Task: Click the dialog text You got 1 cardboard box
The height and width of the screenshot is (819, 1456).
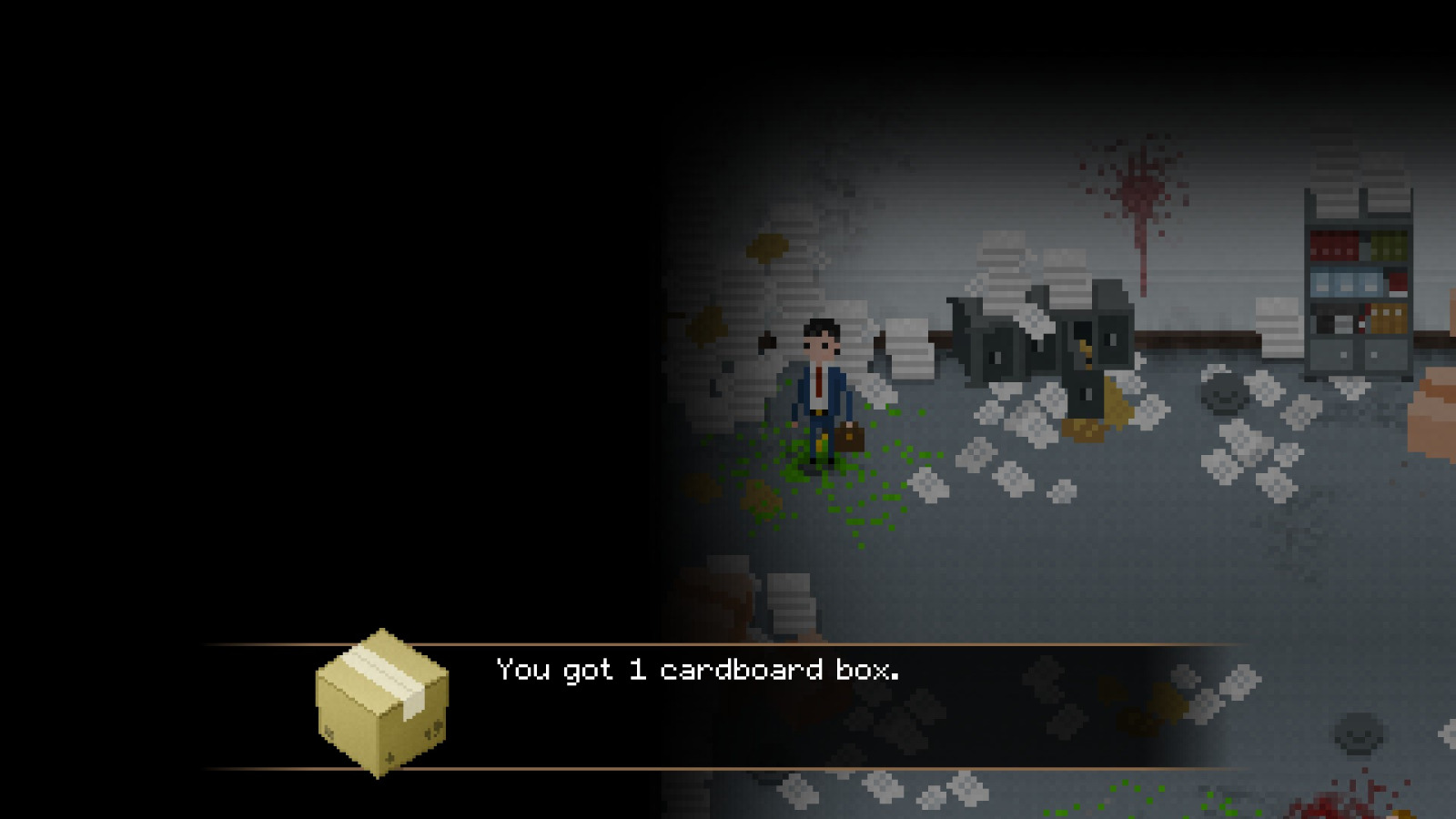Action: click(696, 671)
